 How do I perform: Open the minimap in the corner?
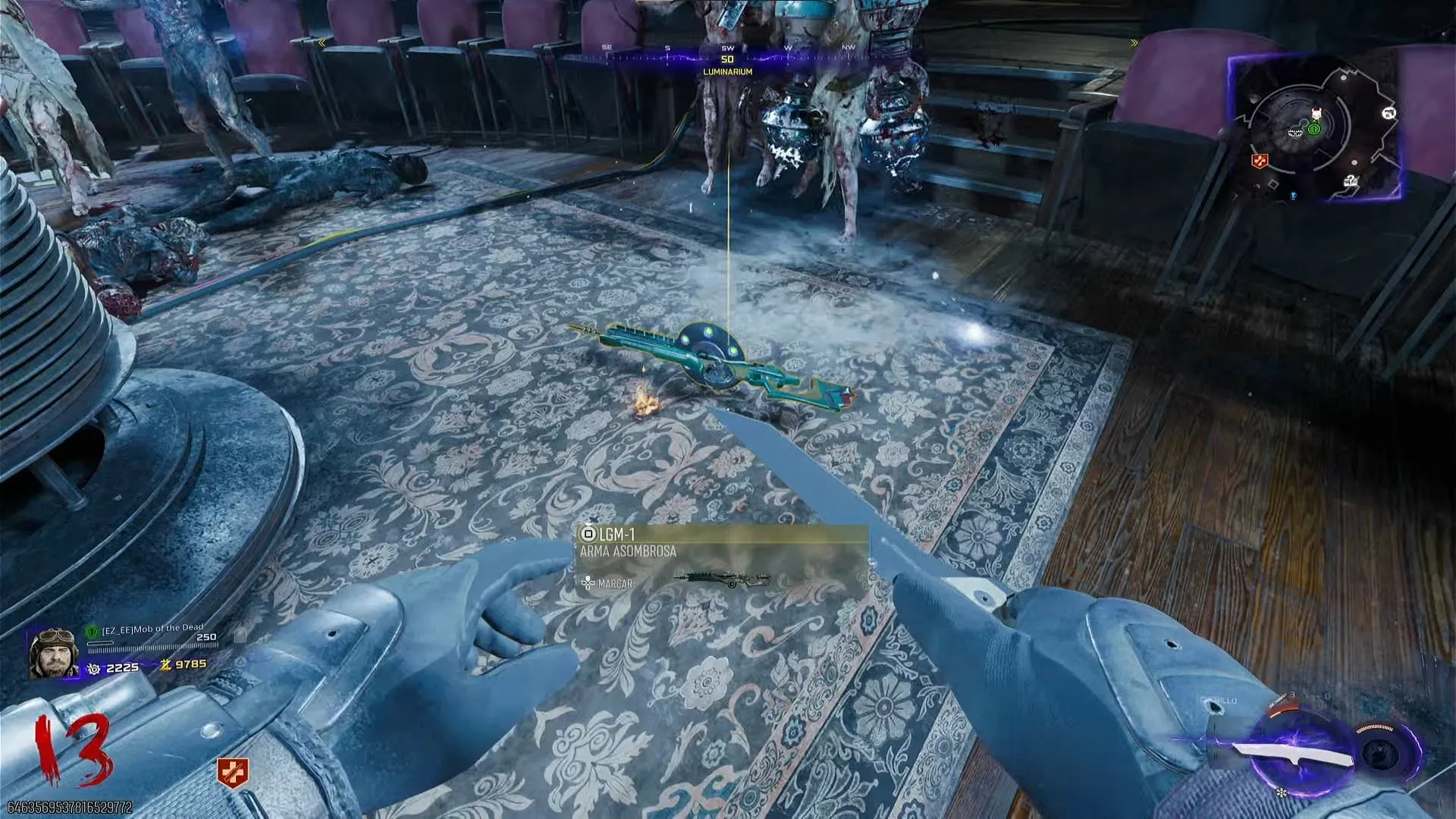point(1316,127)
